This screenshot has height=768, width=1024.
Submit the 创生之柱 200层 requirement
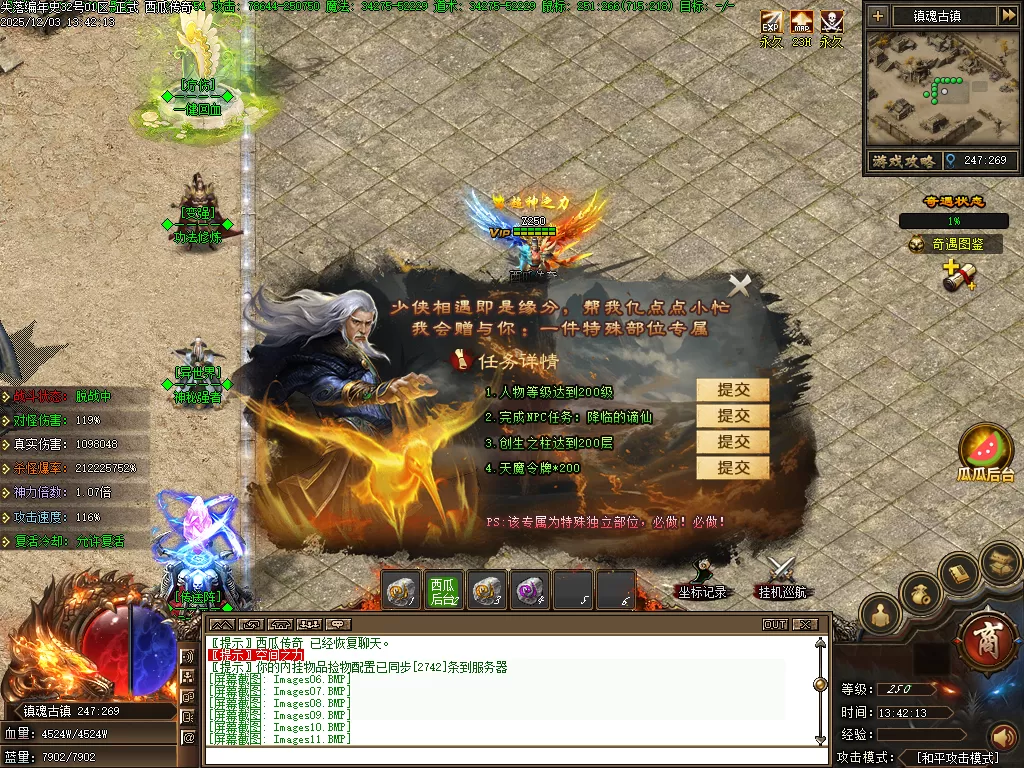click(x=733, y=441)
